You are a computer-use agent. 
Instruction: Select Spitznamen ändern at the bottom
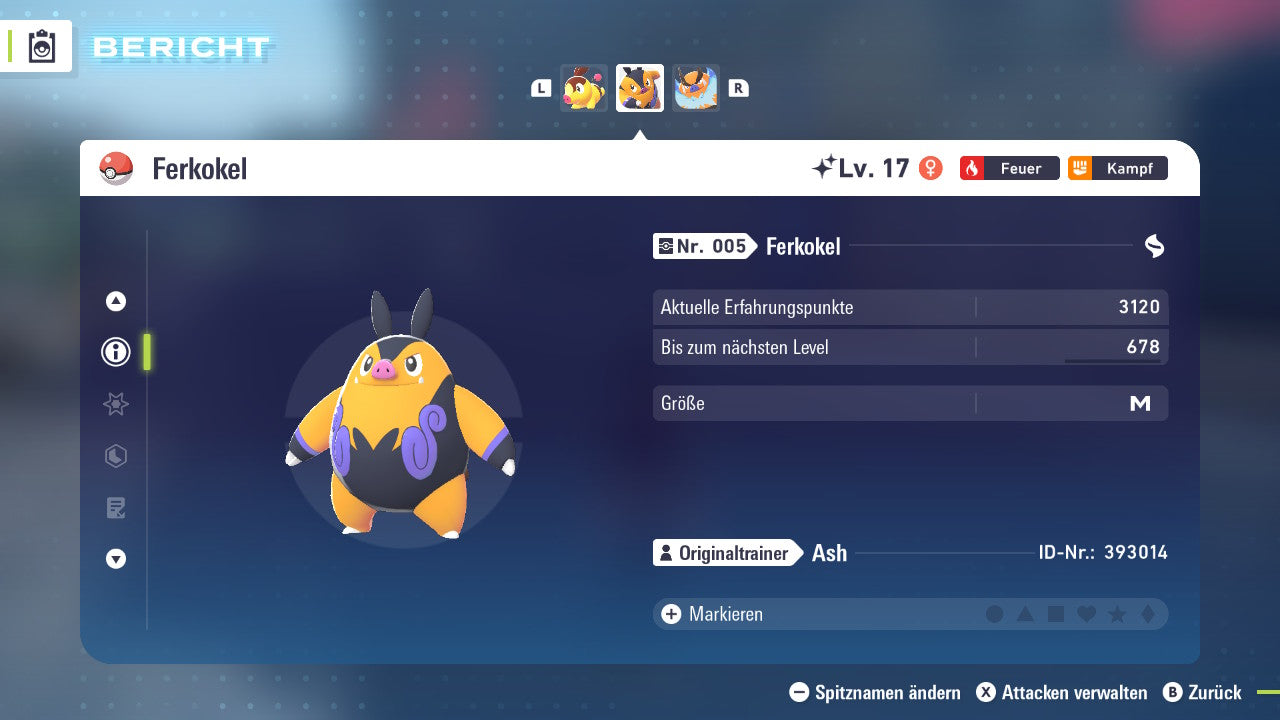click(879, 692)
